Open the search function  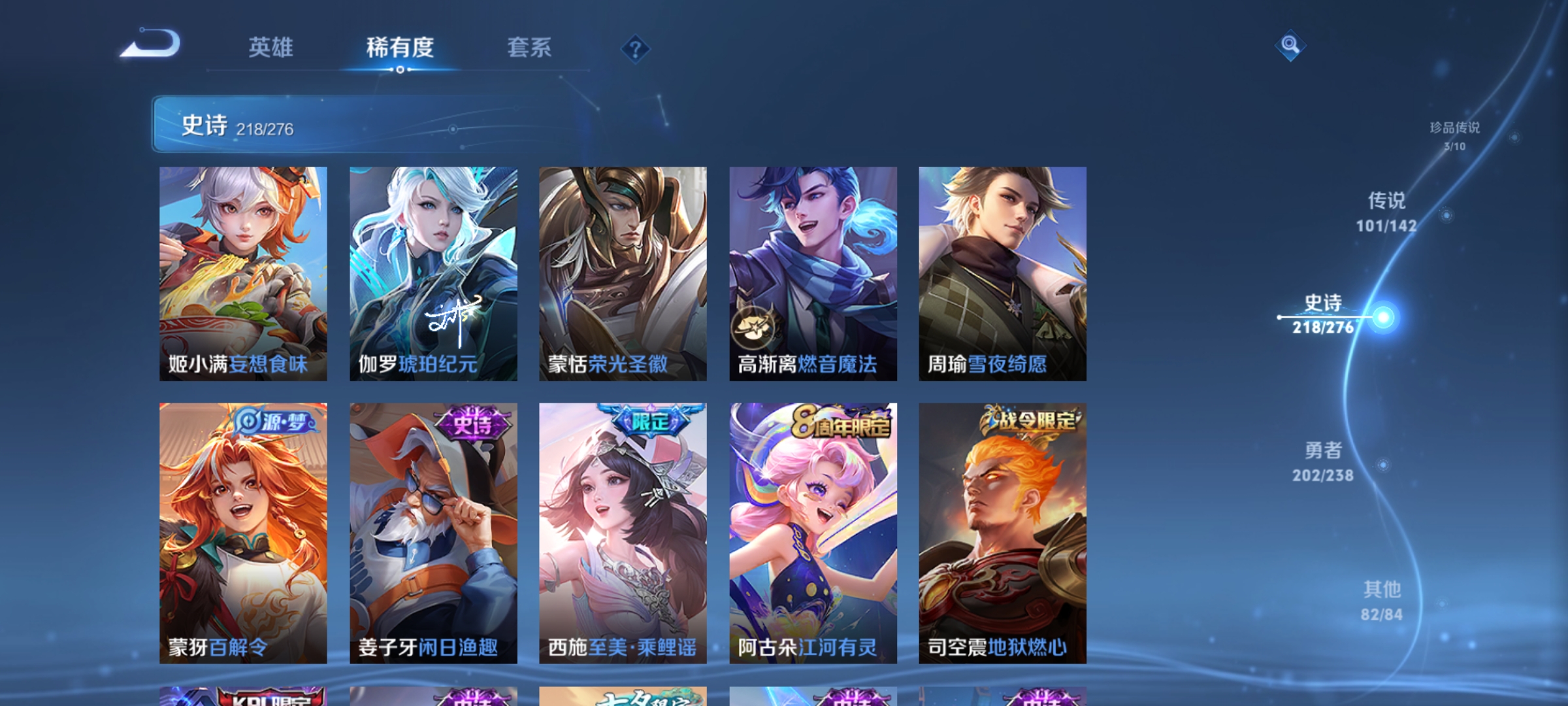pyautogui.click(x=1290, y=46)
